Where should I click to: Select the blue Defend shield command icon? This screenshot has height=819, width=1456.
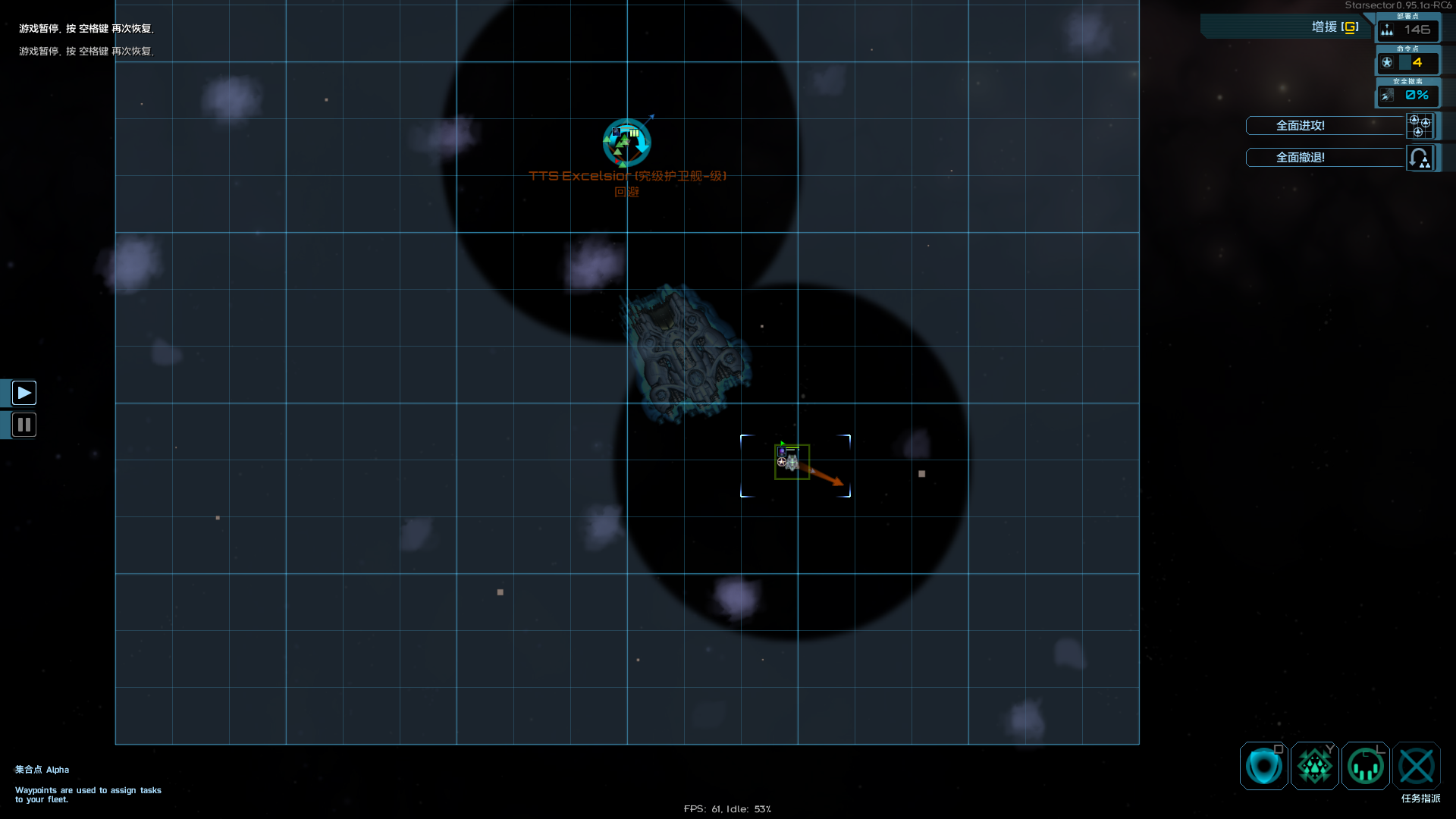coord(1263,766)
